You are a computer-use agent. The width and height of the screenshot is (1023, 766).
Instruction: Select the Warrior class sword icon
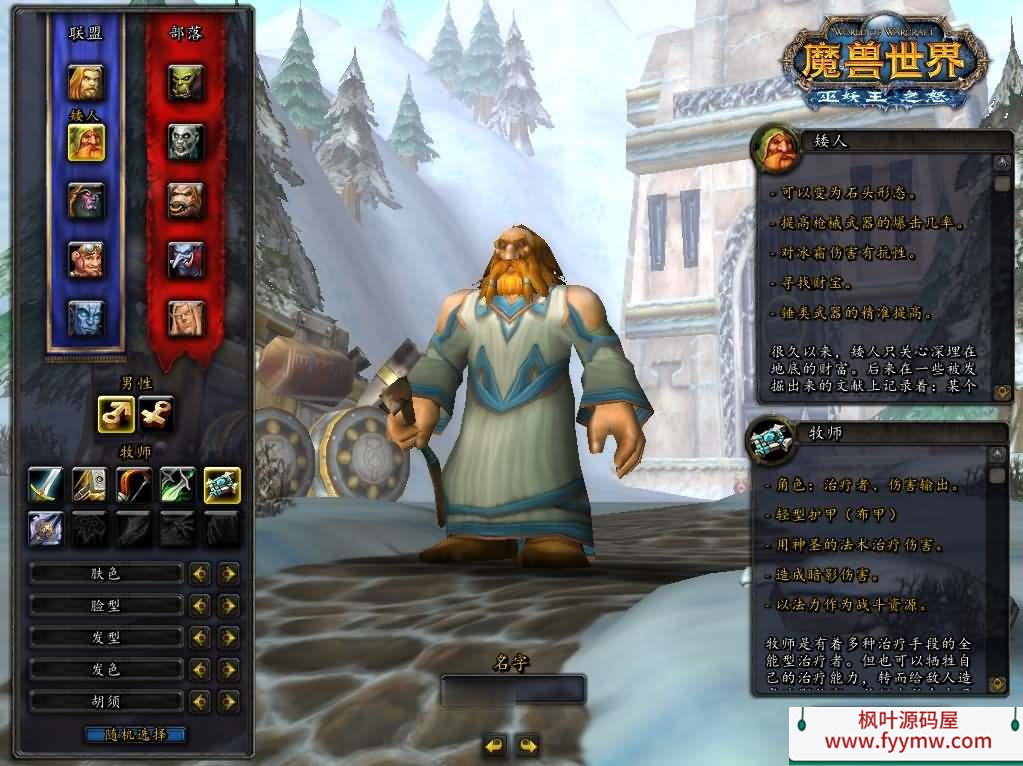(45, 485)
